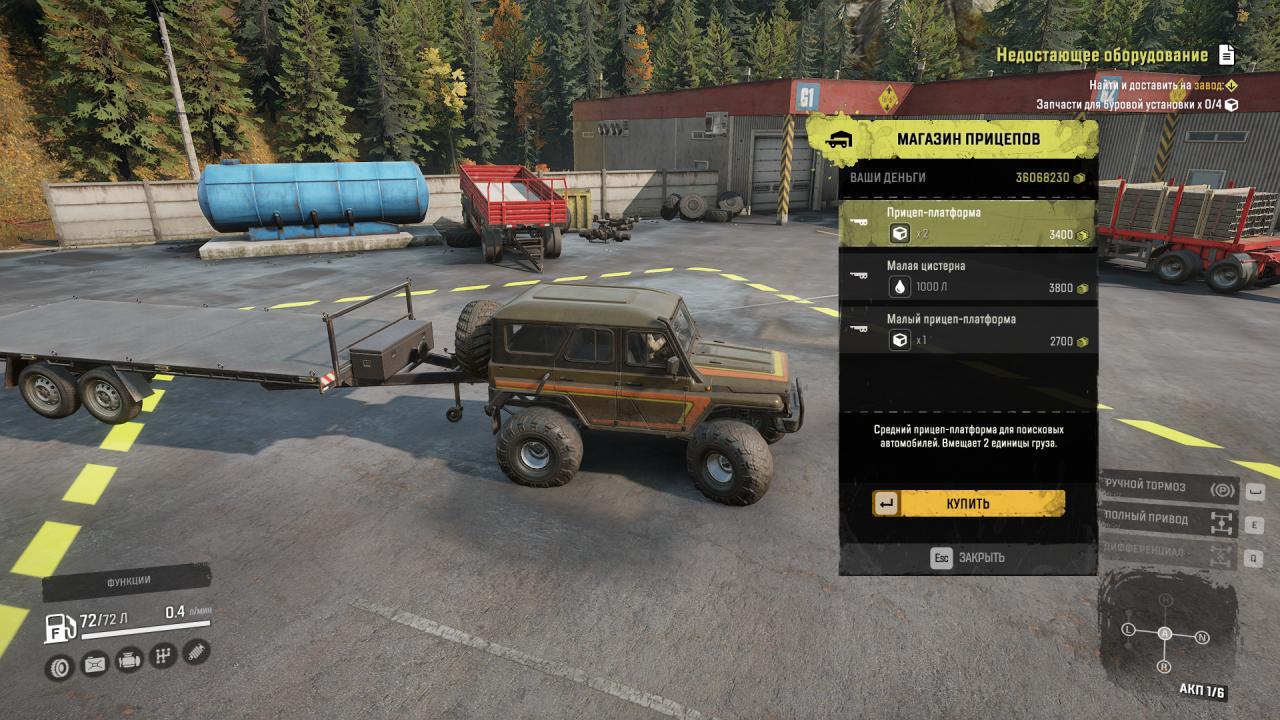Buy the trailer with the КУПИТЬ button
The image size is (1280, 720).
point(967,503)
